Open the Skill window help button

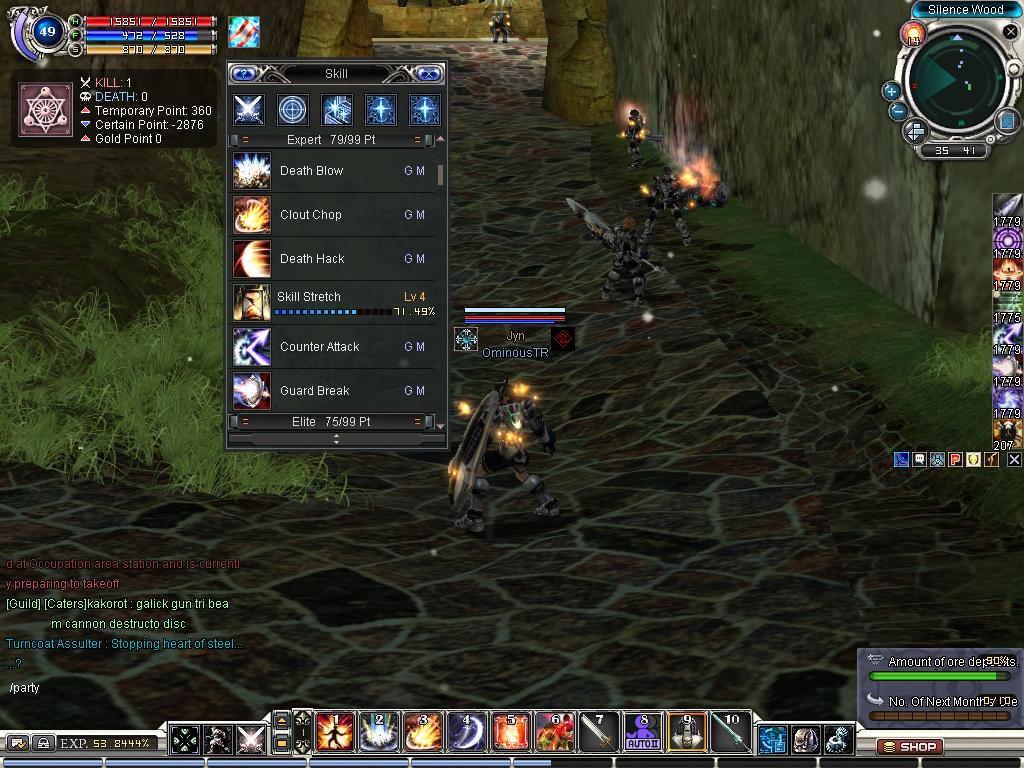[245, 74]
